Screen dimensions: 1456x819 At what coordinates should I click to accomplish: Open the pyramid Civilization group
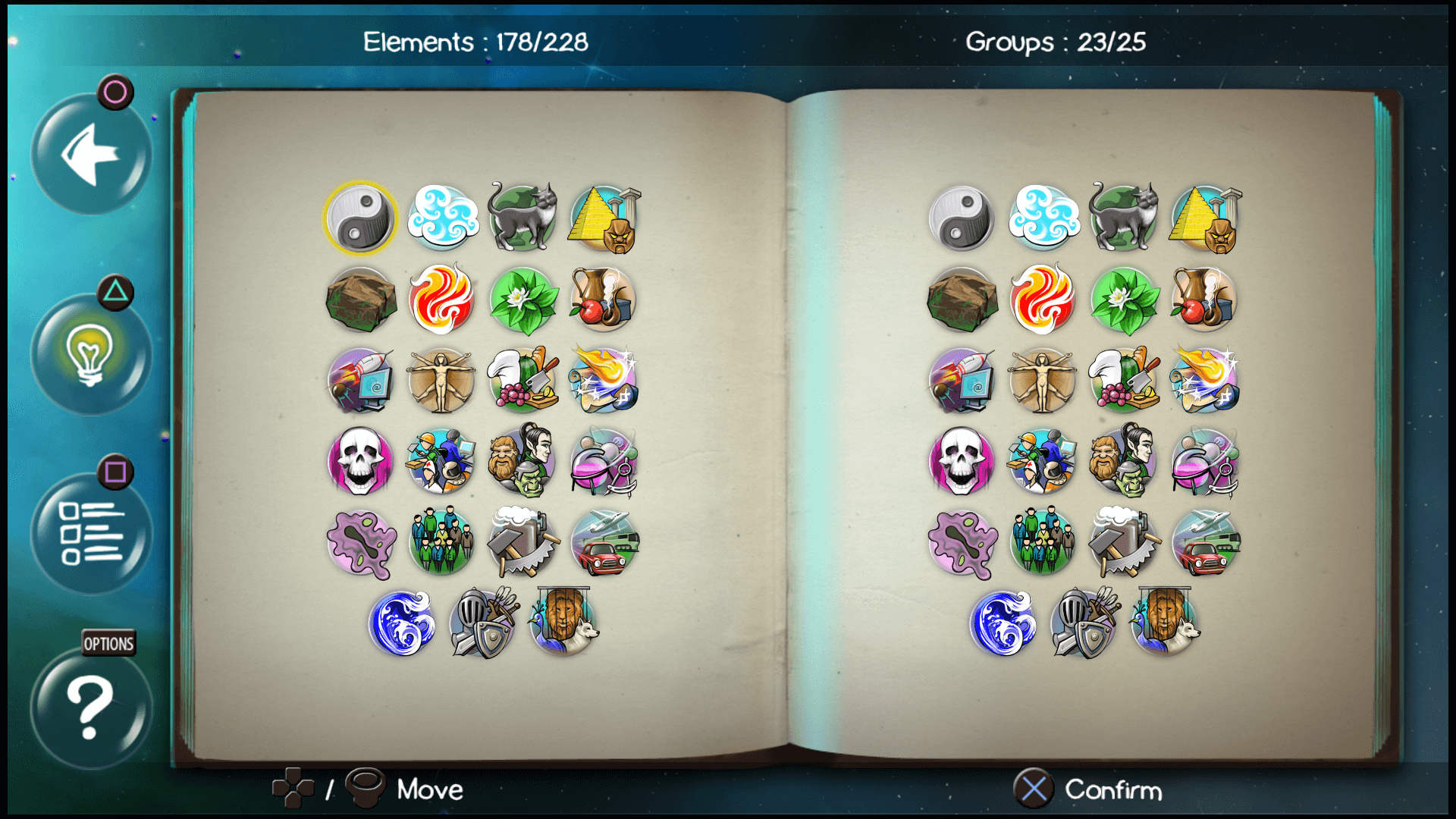601,218
